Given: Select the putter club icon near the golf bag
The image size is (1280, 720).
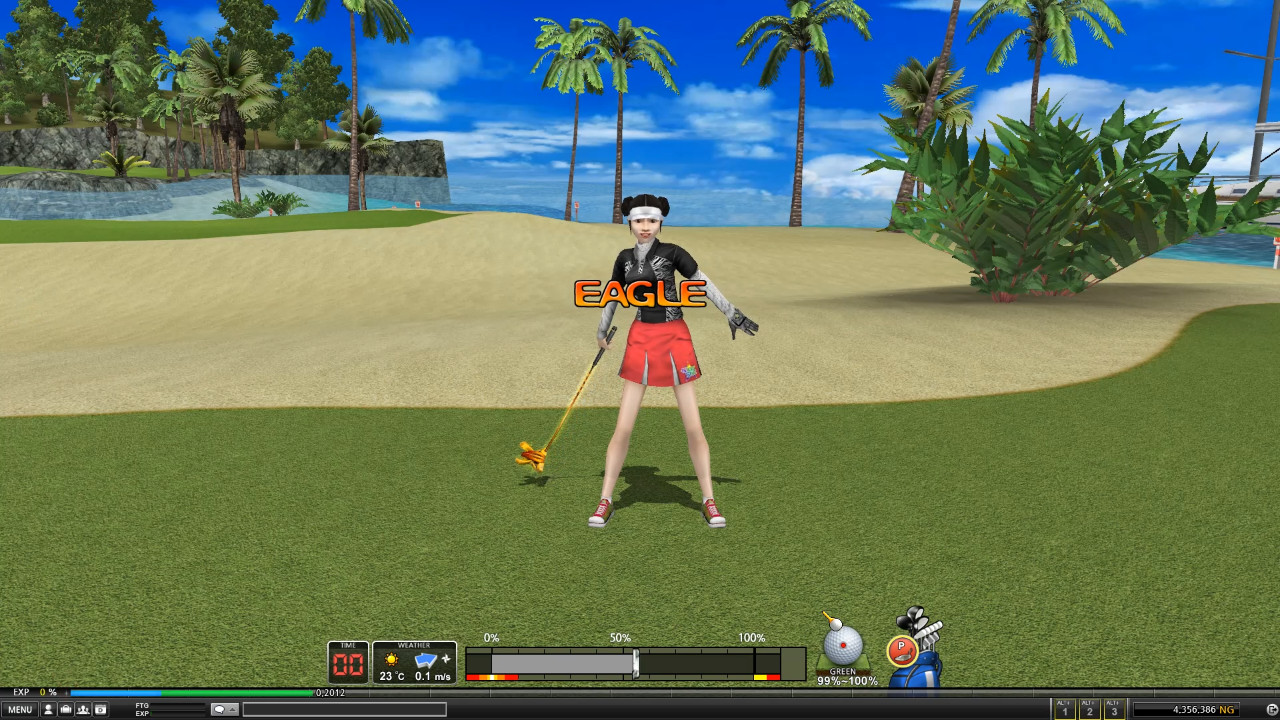Looking at the screenshot, I should coord(905,648).
